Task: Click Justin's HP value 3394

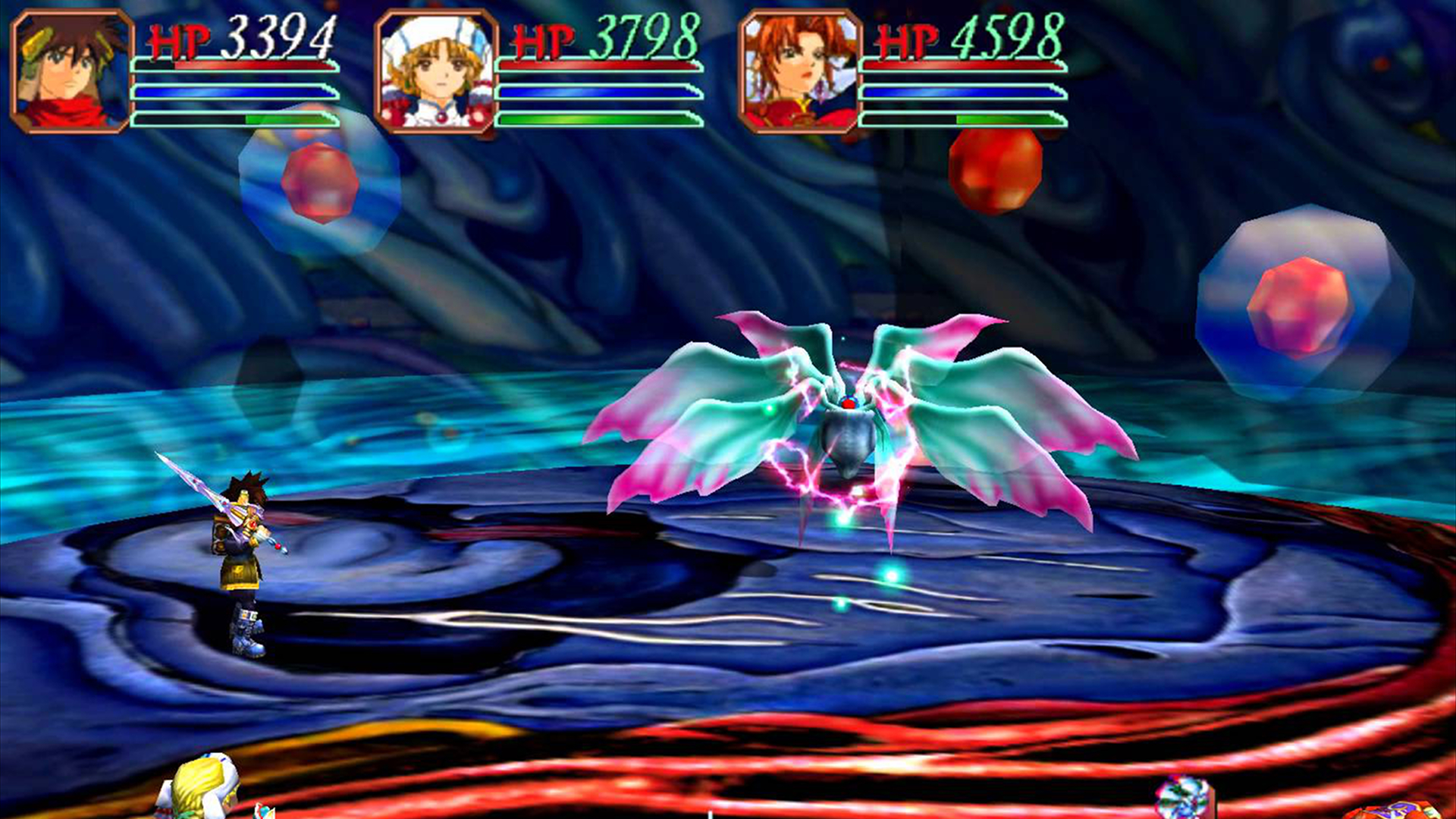Action: (x=284, y=38)
